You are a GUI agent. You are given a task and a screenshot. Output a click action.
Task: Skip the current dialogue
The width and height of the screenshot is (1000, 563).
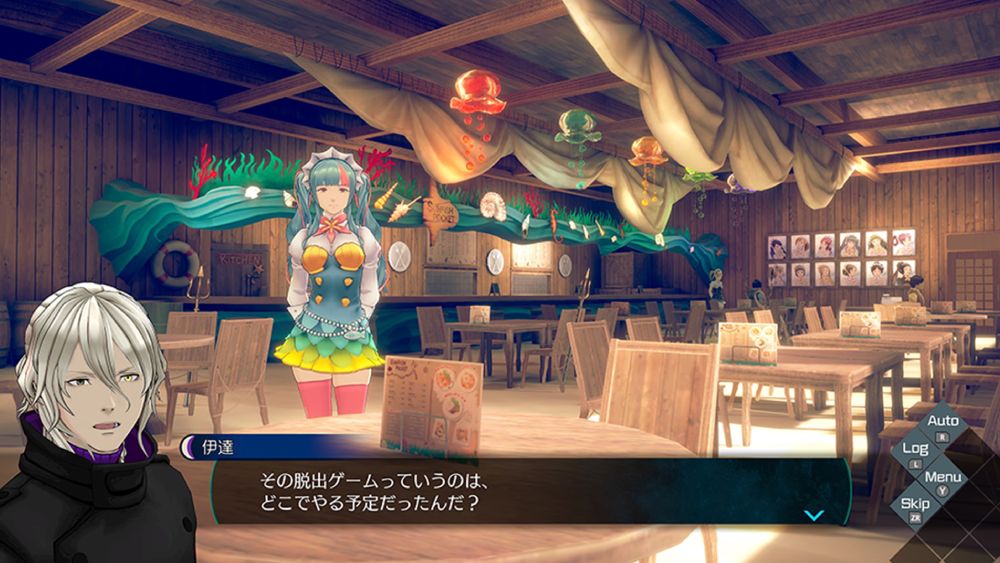(x=915, y=504)
